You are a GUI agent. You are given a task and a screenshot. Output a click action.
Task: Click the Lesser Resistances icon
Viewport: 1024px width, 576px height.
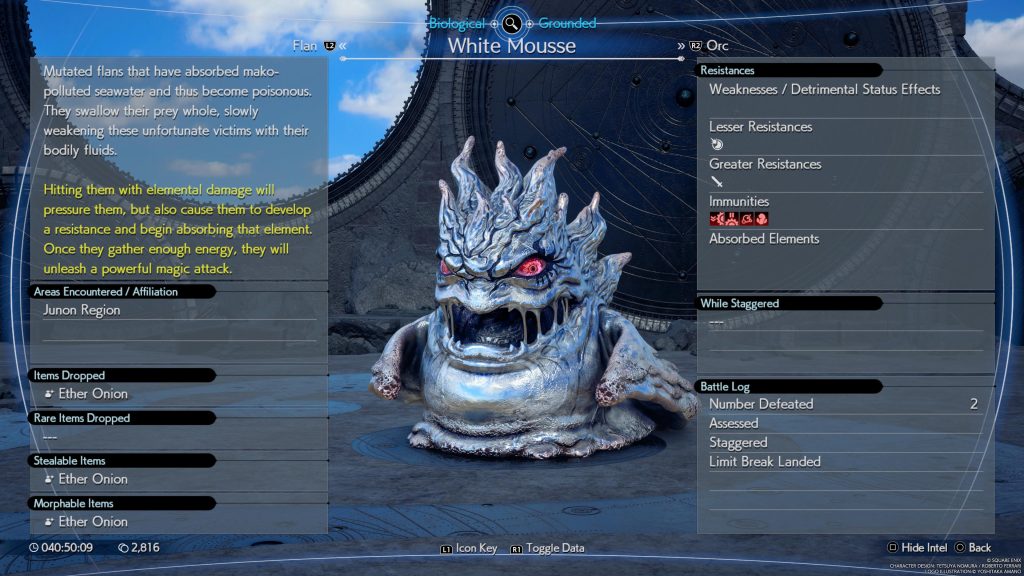717,144
